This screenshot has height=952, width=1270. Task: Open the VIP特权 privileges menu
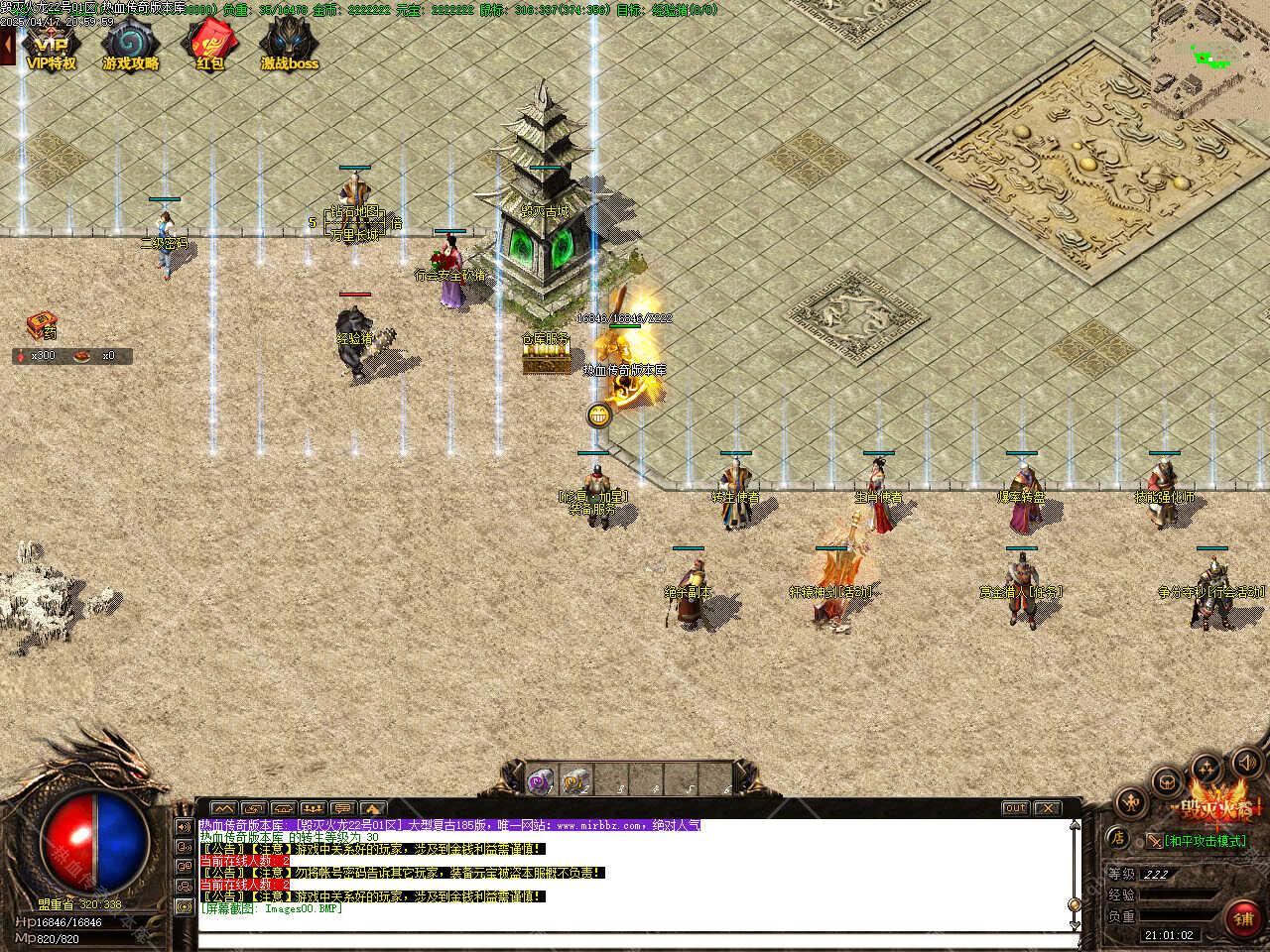[x=51, y=43]
